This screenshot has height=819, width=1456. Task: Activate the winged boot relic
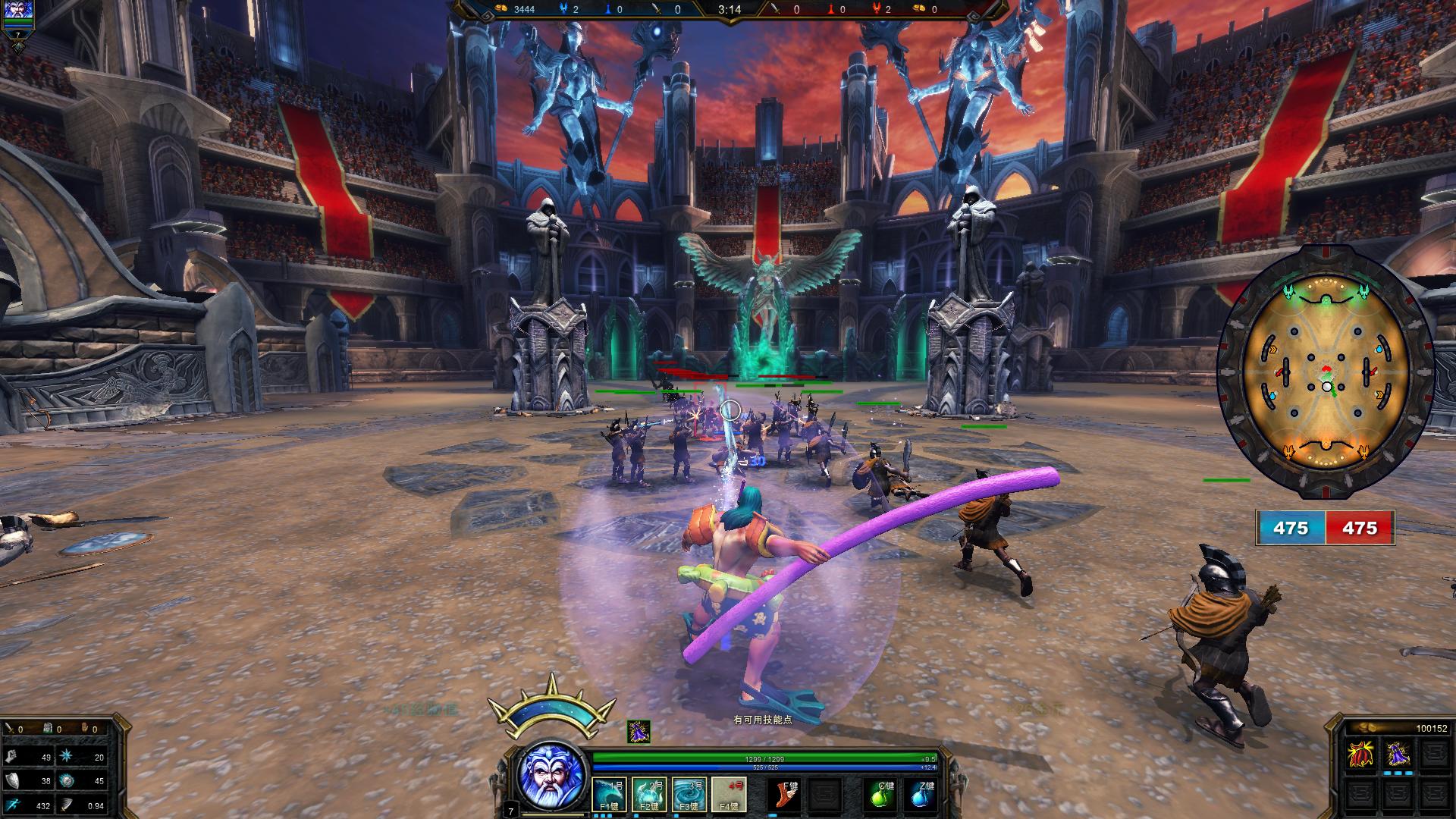(786, 794)
